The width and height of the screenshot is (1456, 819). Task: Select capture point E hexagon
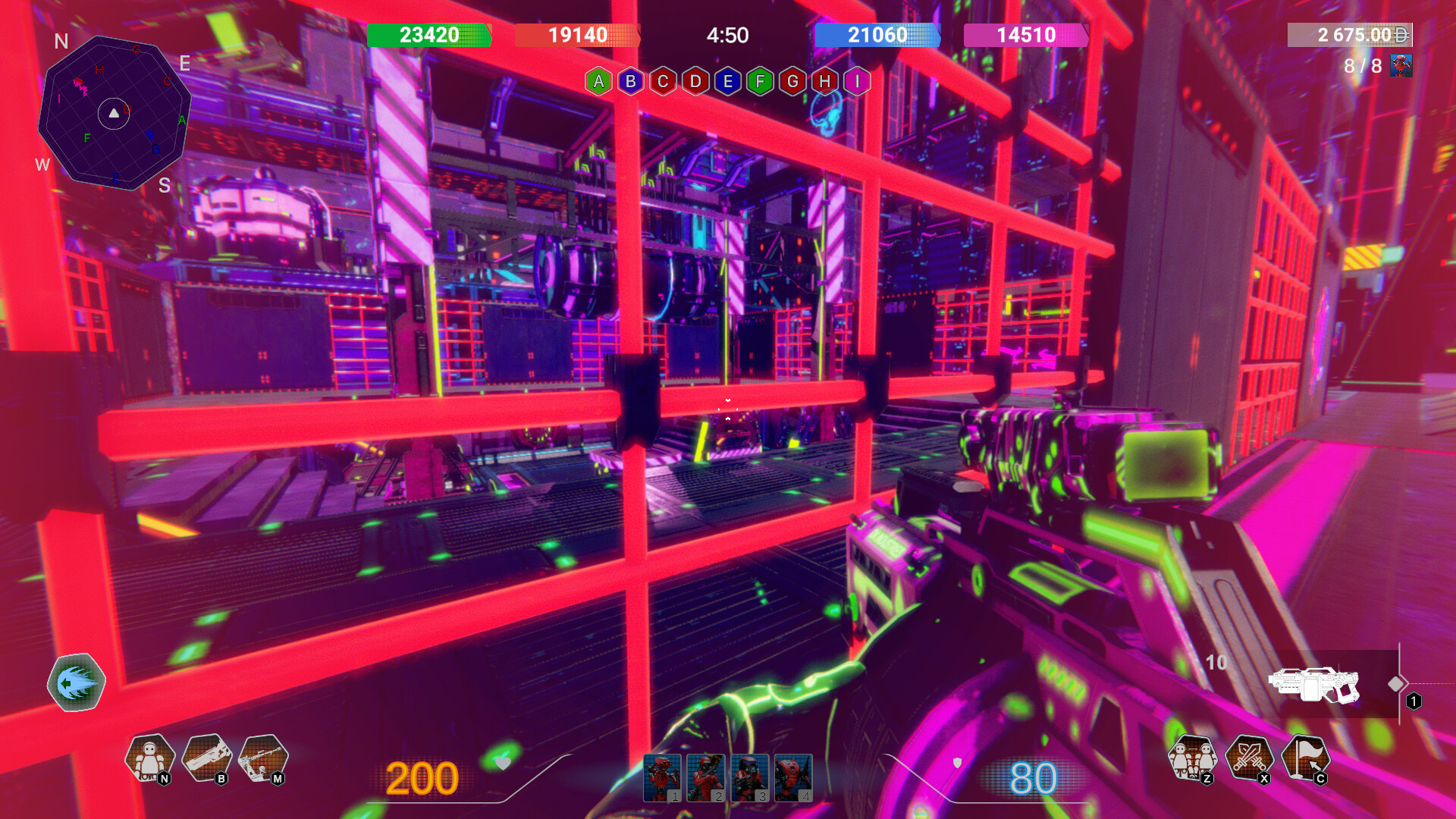(728, 81)
